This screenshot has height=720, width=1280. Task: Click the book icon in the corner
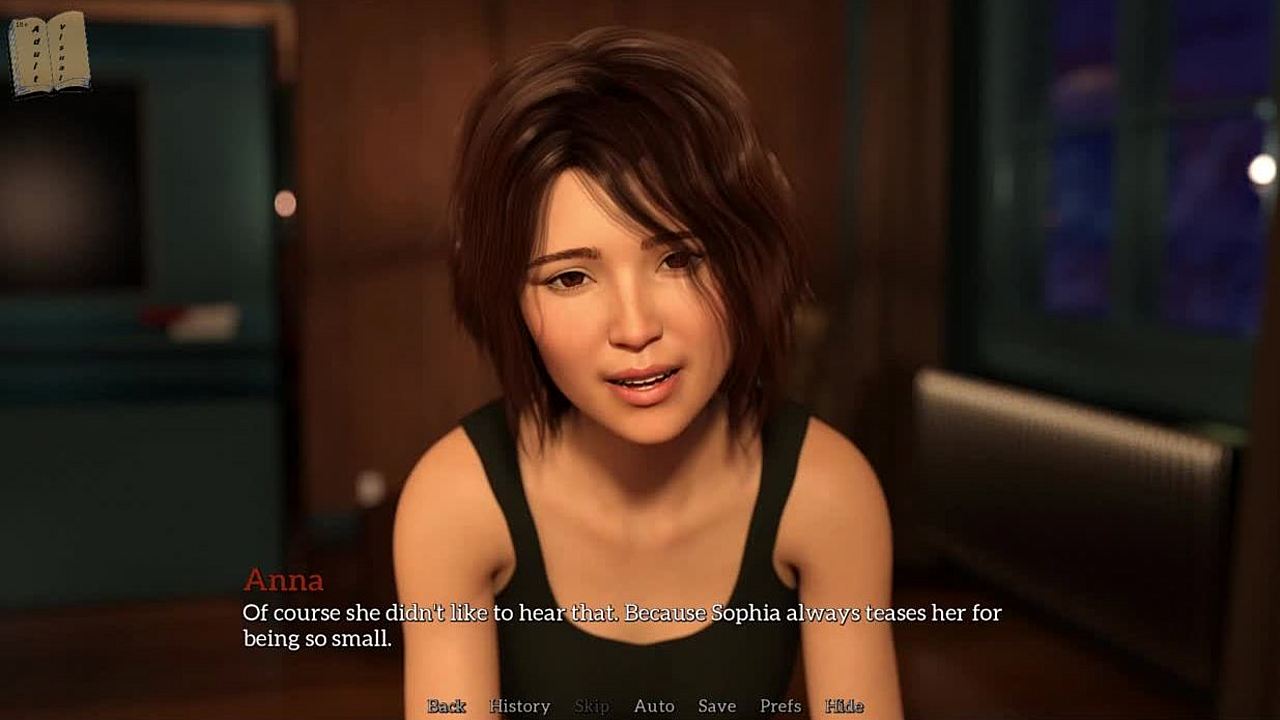tap(49, 55)
